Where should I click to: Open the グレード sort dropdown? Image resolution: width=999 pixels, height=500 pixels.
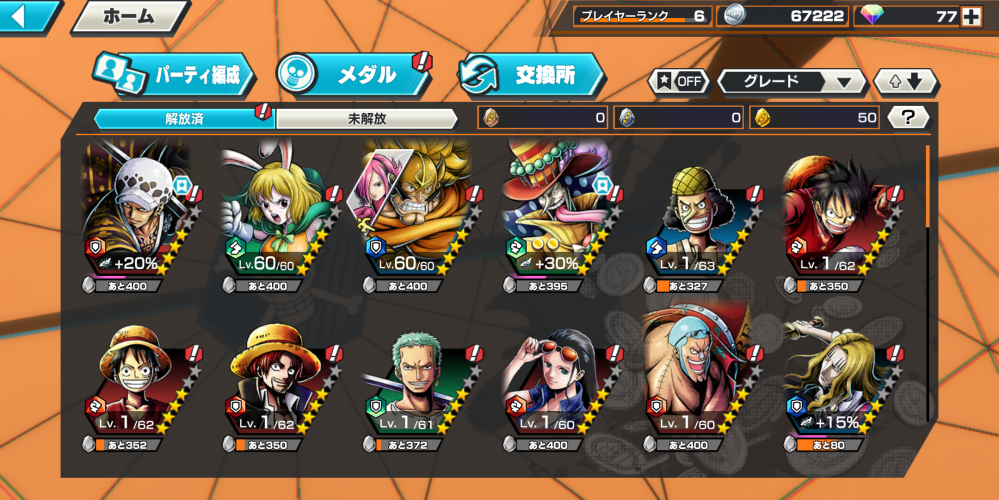pos(791,82)
